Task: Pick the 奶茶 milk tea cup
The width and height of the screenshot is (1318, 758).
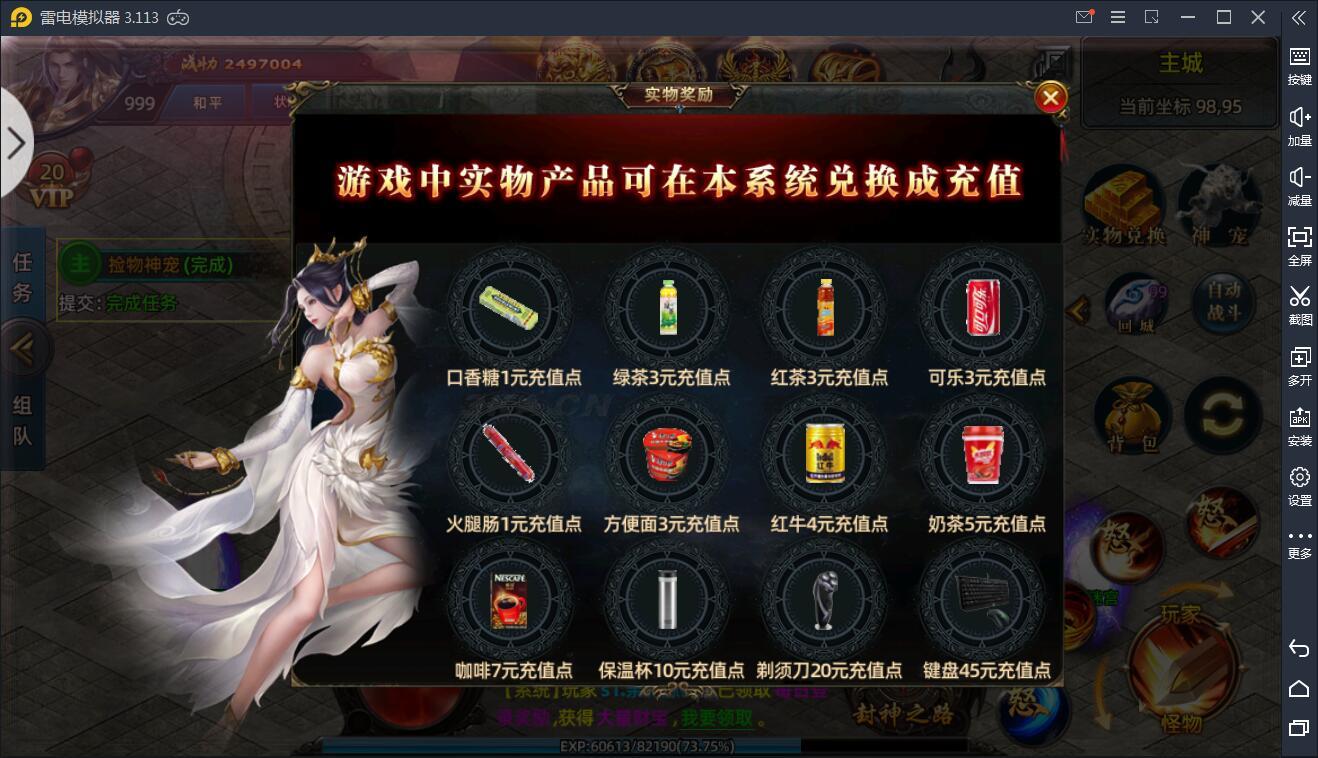Action: [x=982, y=455]
